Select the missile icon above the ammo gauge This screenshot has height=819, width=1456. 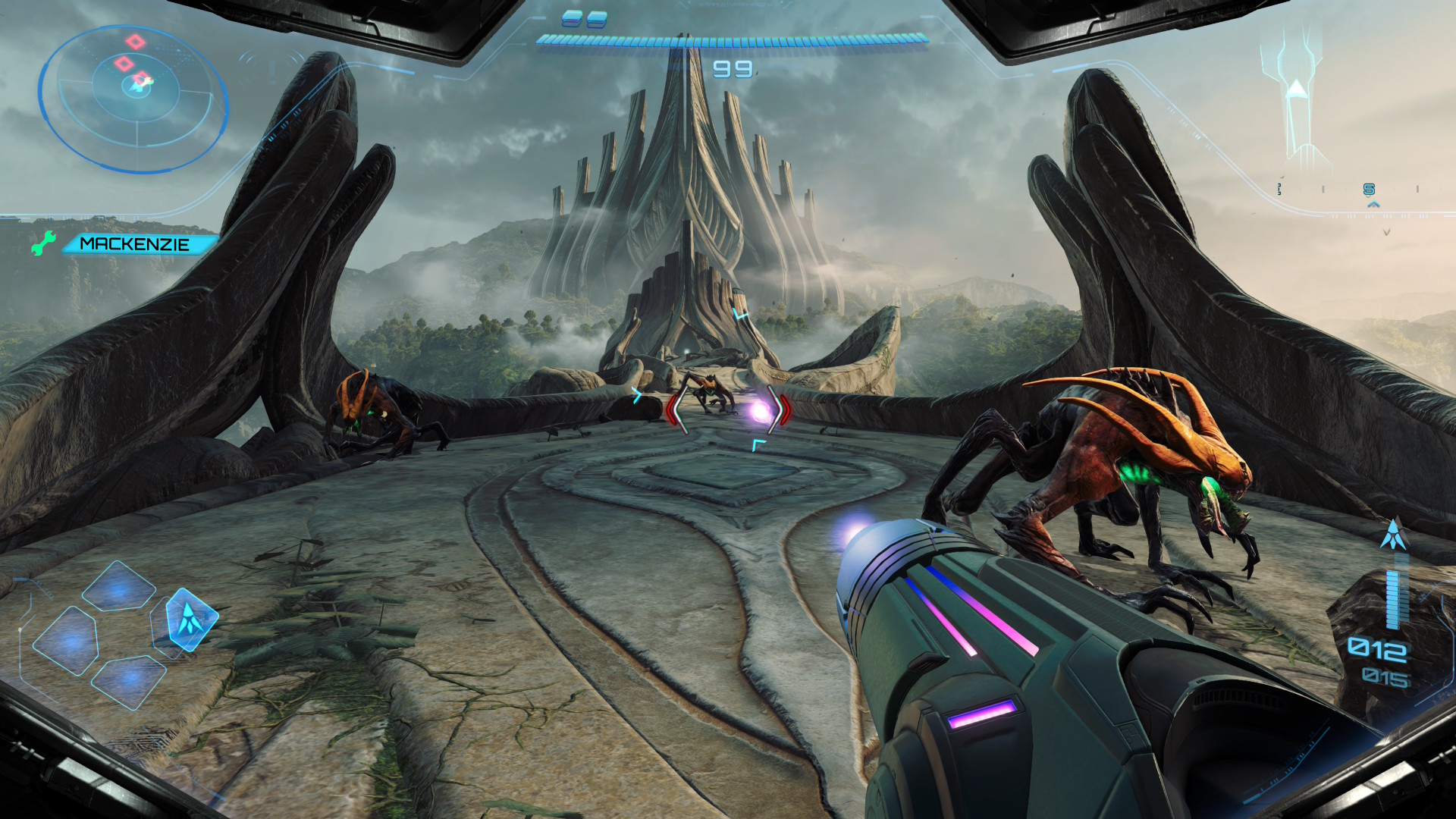(x=1393, y=535)
